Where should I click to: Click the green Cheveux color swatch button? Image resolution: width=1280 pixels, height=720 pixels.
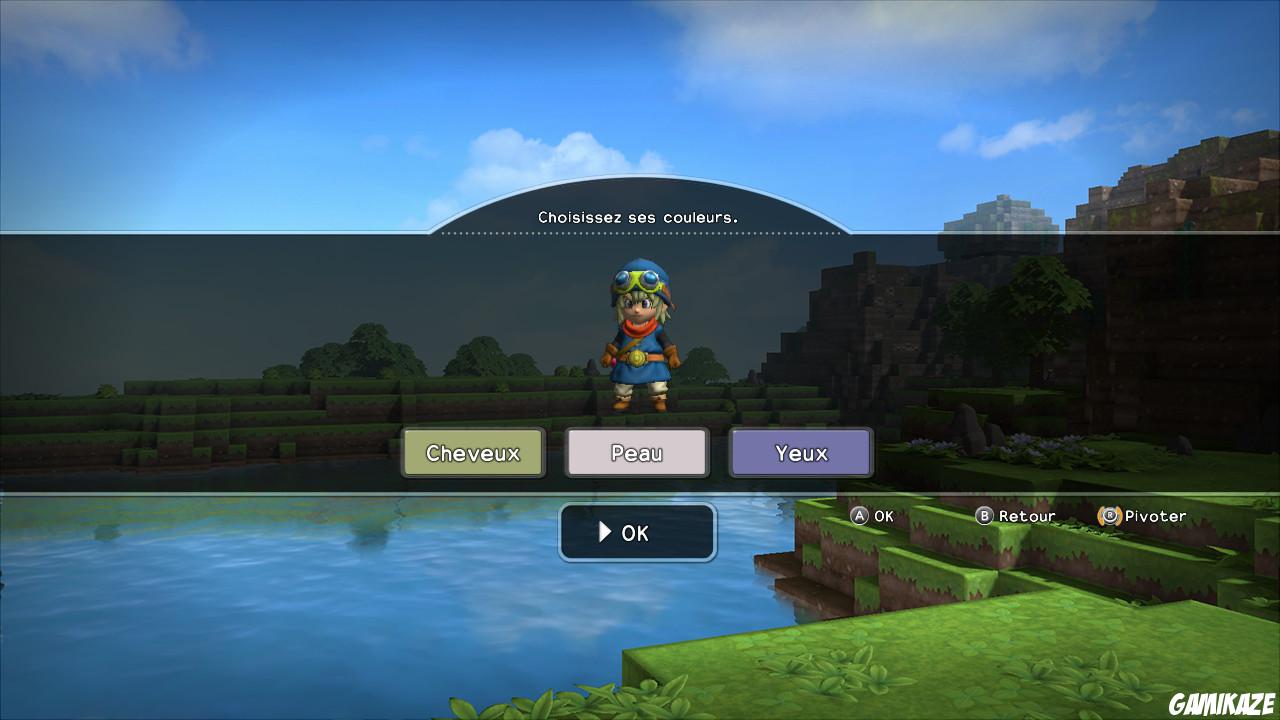tap(472, 452)
